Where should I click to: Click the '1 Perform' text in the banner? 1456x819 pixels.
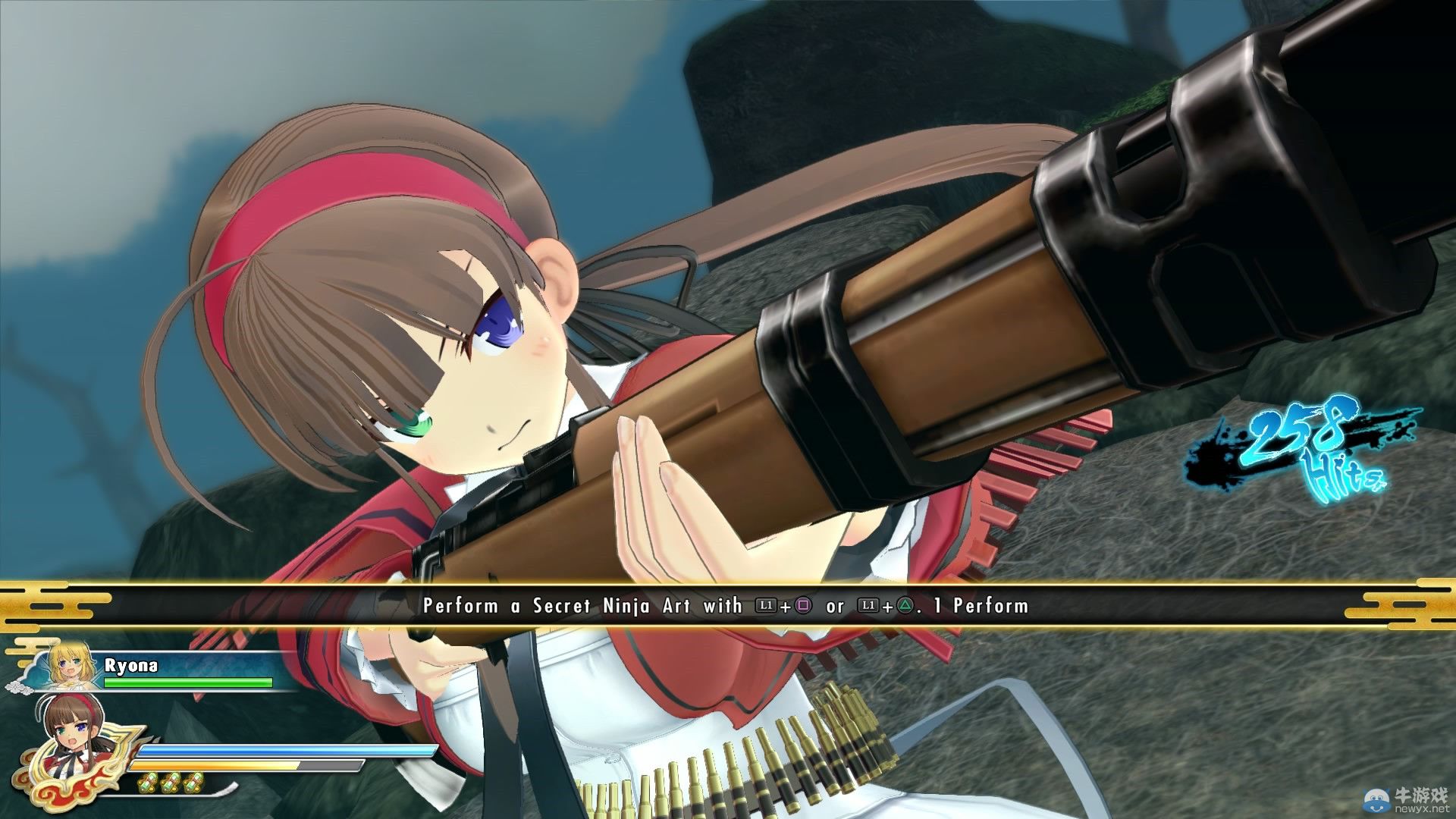click(980, 606)
